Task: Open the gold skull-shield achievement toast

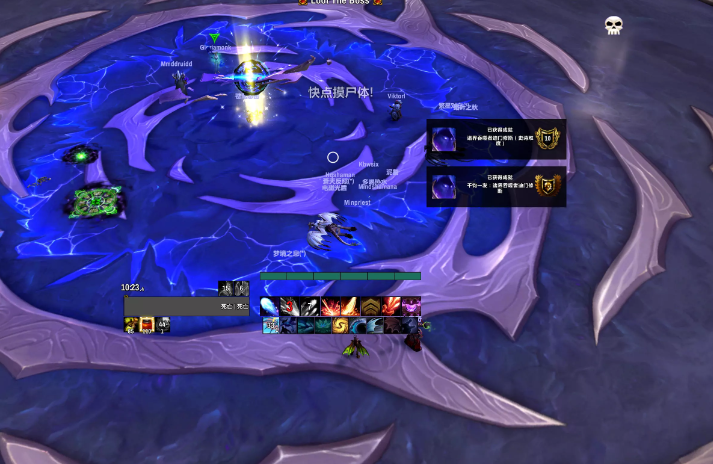Action: 496,186
